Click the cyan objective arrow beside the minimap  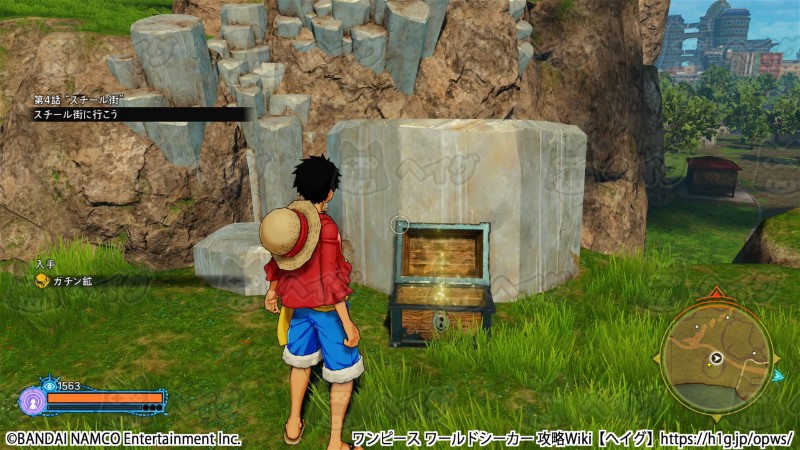point(777,375)
